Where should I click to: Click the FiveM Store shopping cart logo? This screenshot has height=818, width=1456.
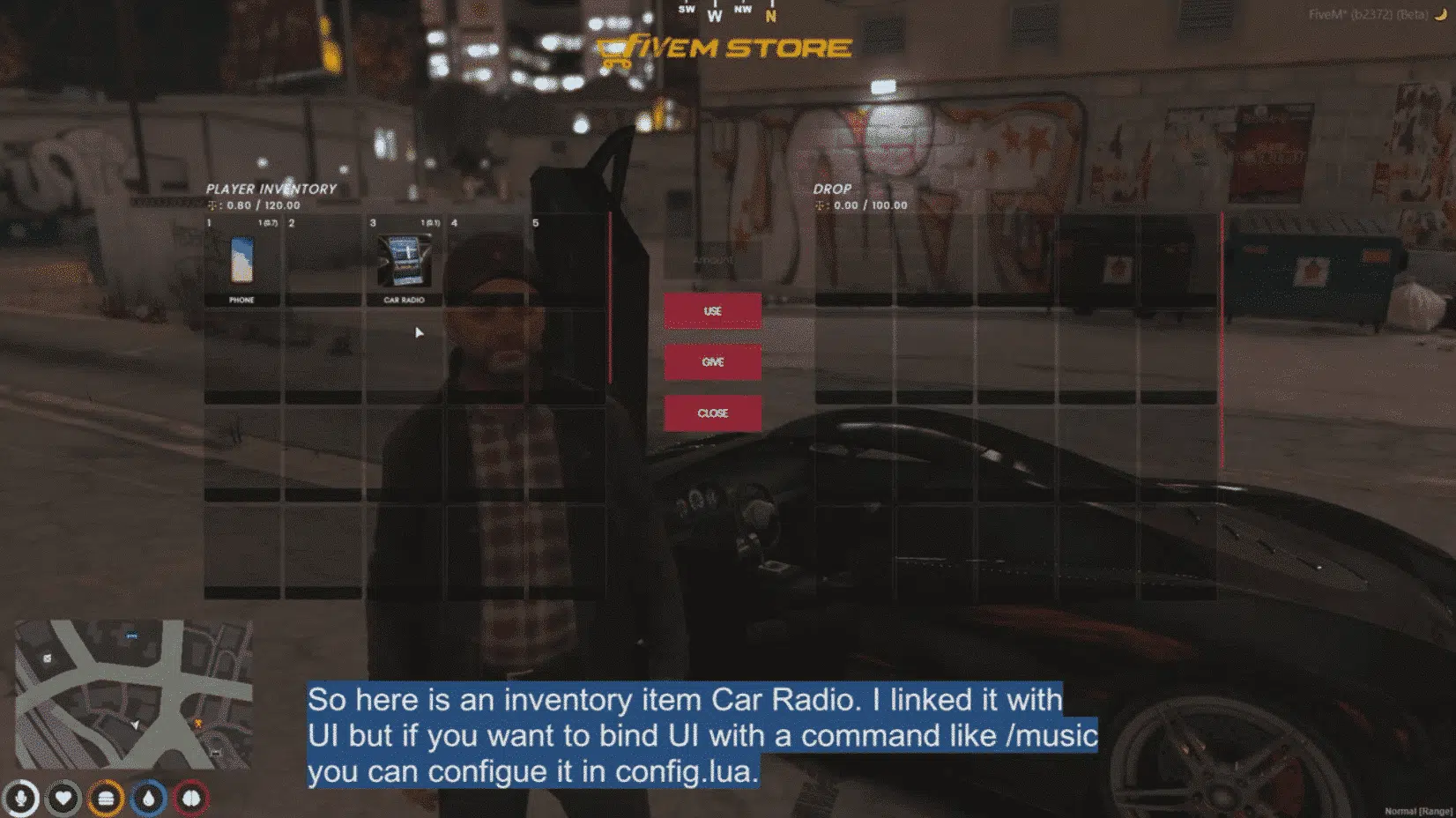[x=611, y=50]
